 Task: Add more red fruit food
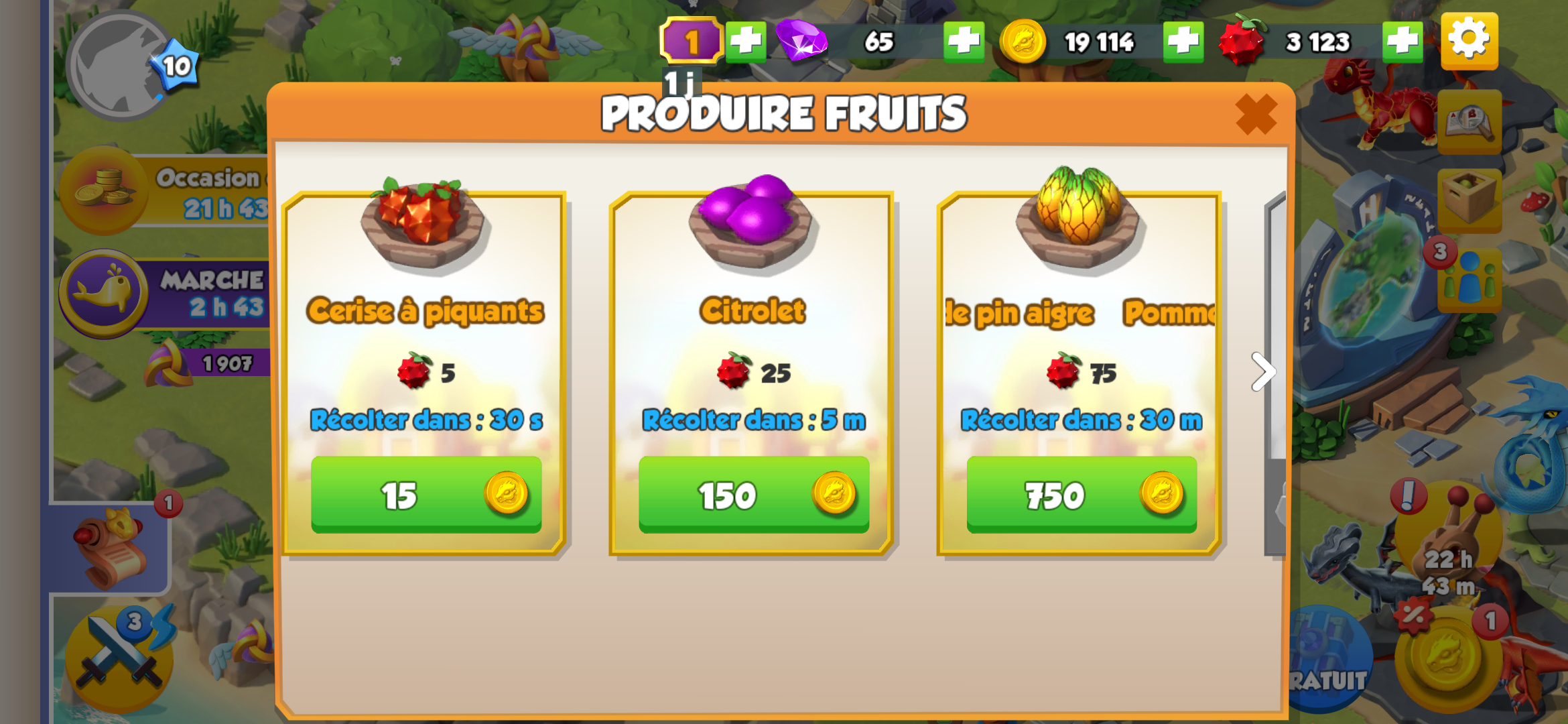point(1402,42)
